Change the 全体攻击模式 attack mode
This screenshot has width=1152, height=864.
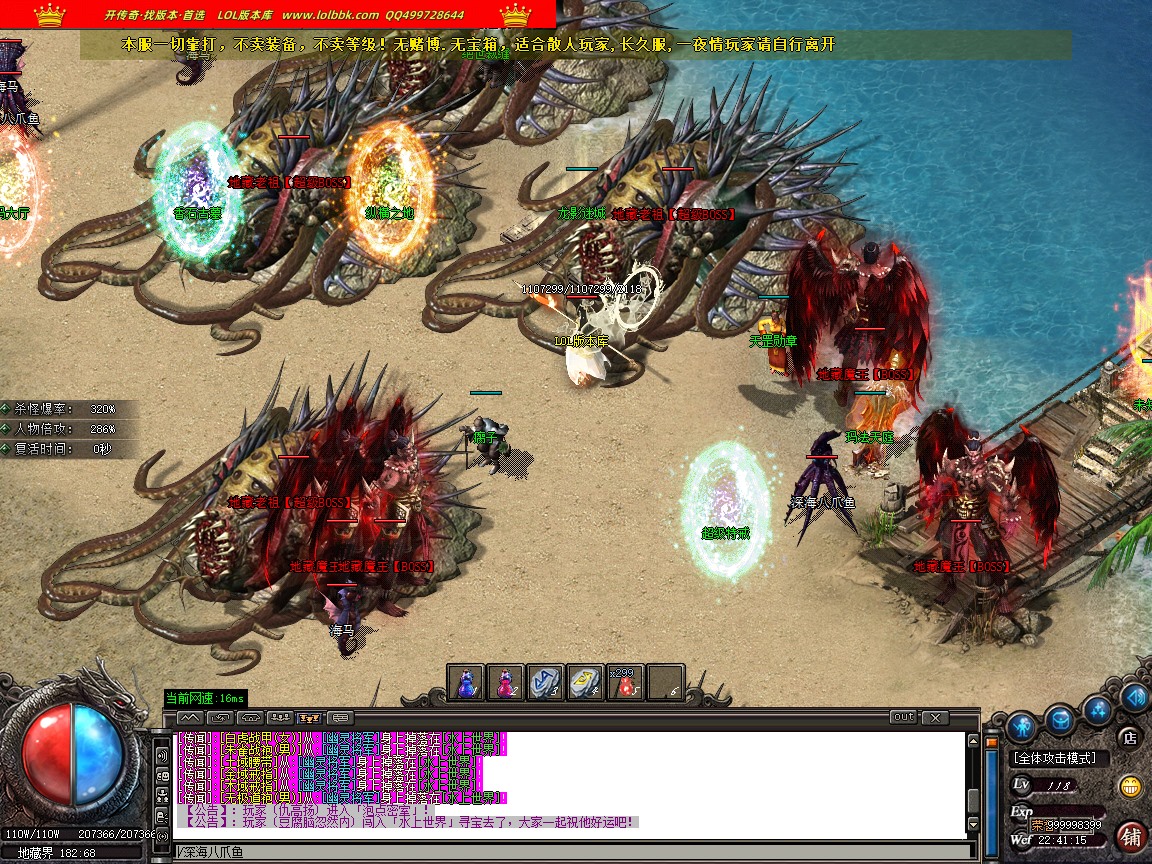pyautogui.click(x=1054, y=759)
